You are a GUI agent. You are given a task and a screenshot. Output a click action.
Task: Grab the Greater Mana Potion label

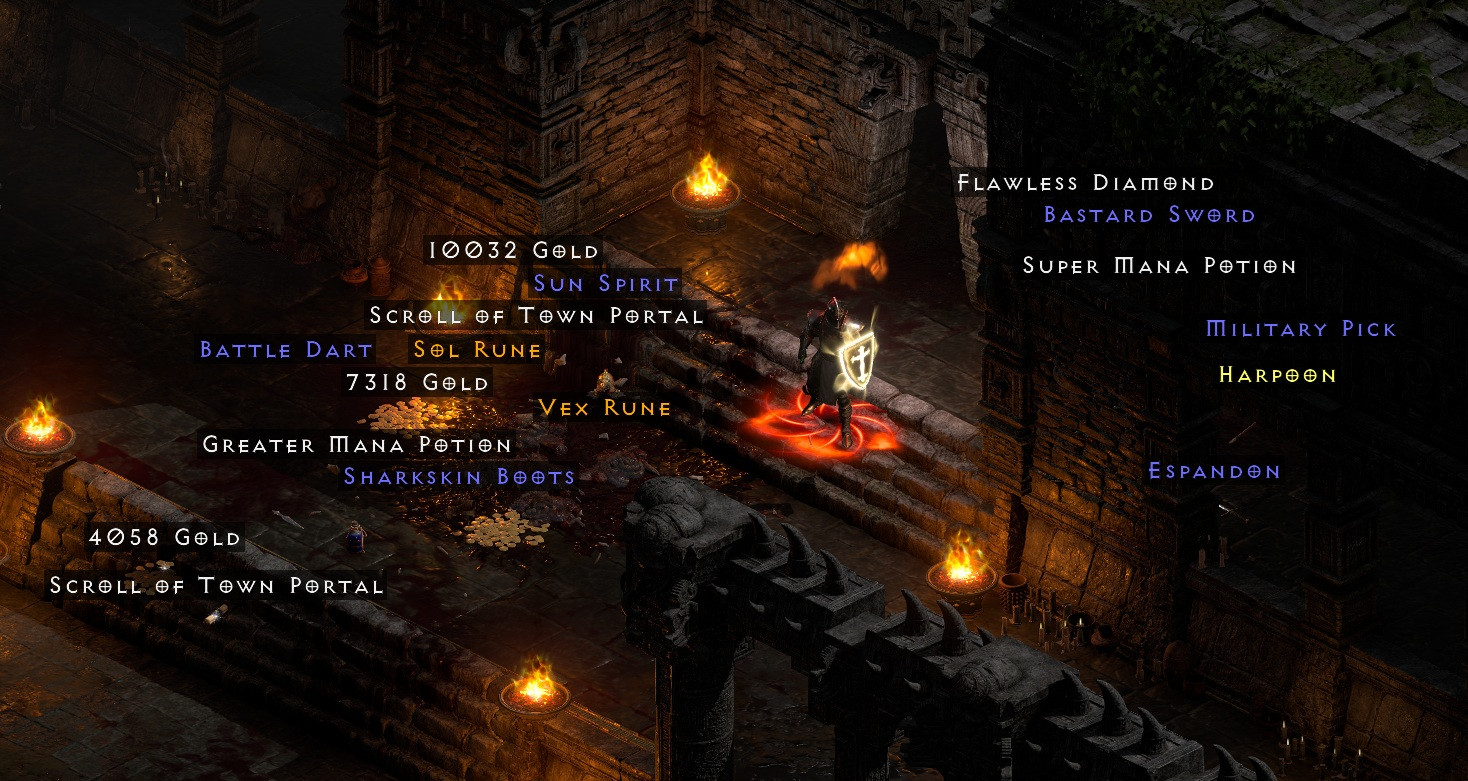[x=357, y=444]
